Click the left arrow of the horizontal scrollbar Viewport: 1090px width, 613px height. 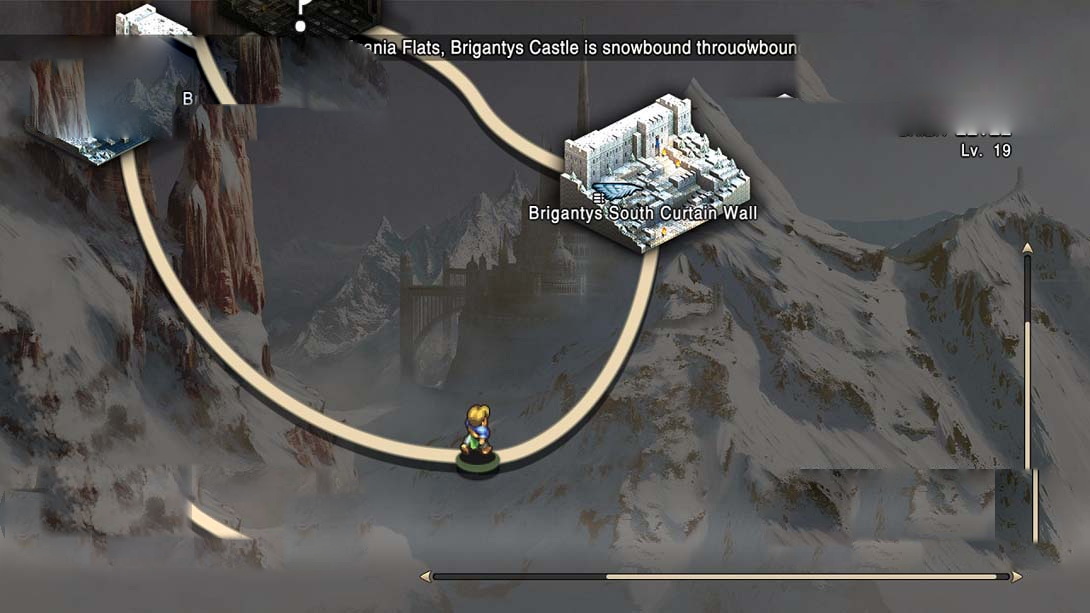pyautogui.click(x=426, y=577)
